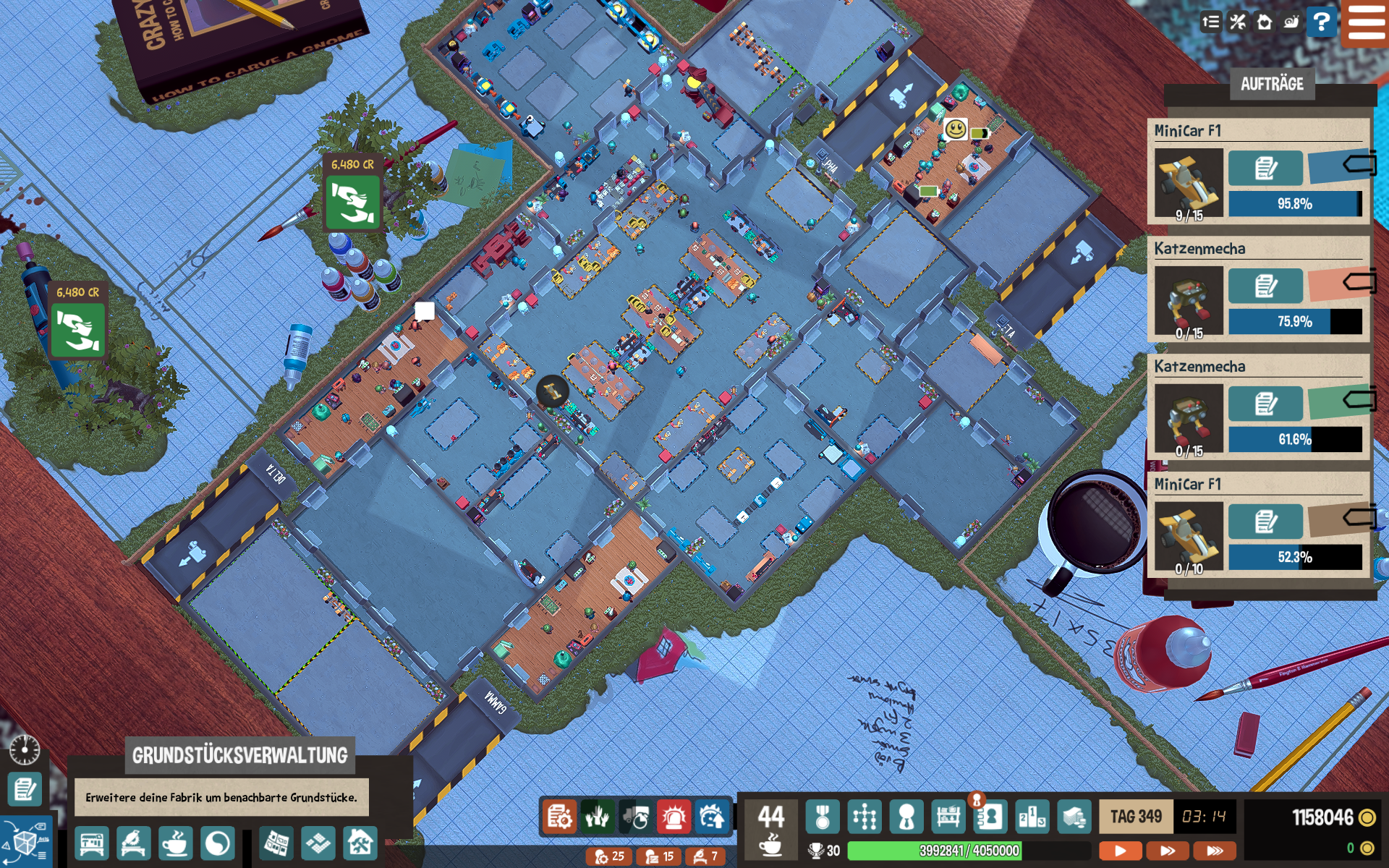Select the coffee cup break room build category
This screenshot has width=1389, height=868.
(175, 844)
